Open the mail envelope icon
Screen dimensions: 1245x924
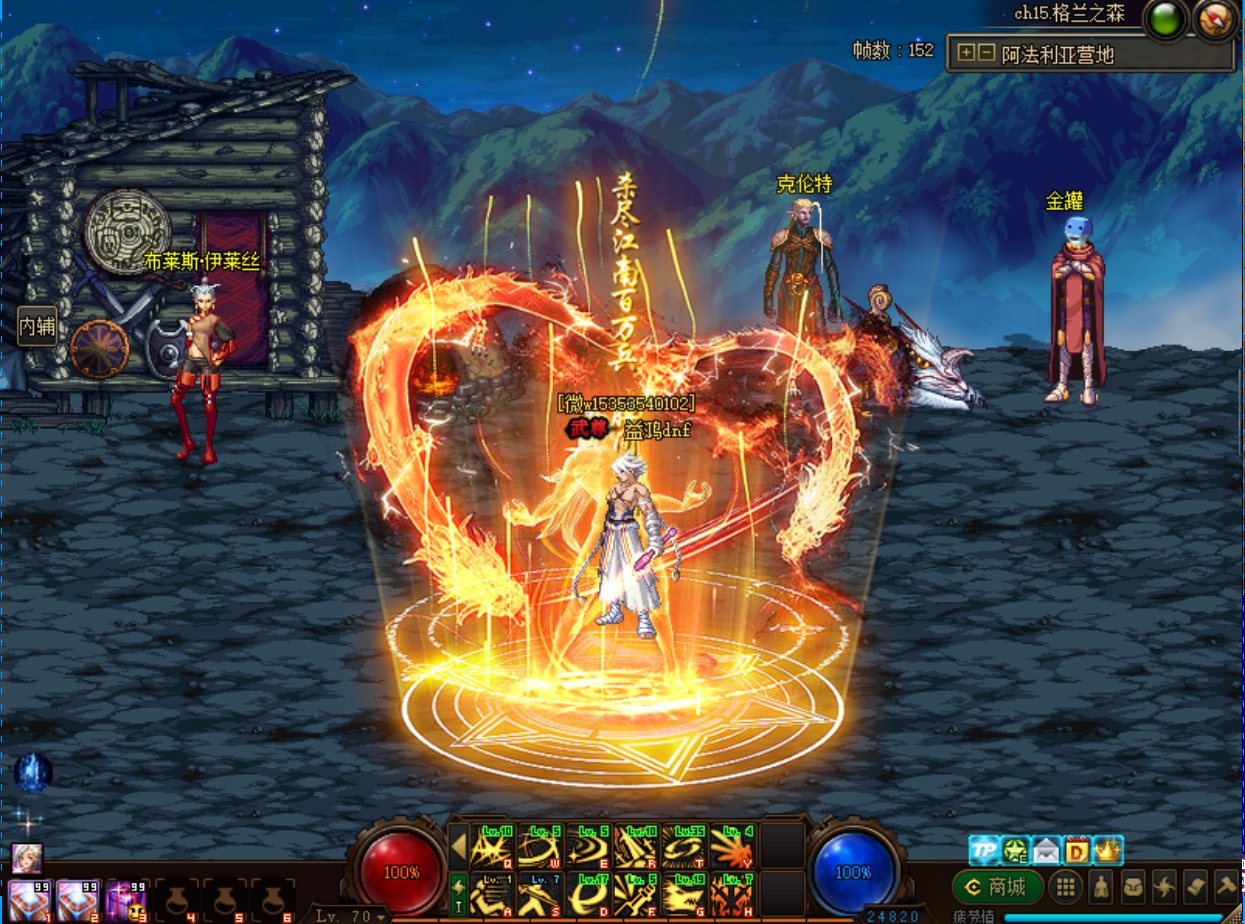click(1046, 851)
